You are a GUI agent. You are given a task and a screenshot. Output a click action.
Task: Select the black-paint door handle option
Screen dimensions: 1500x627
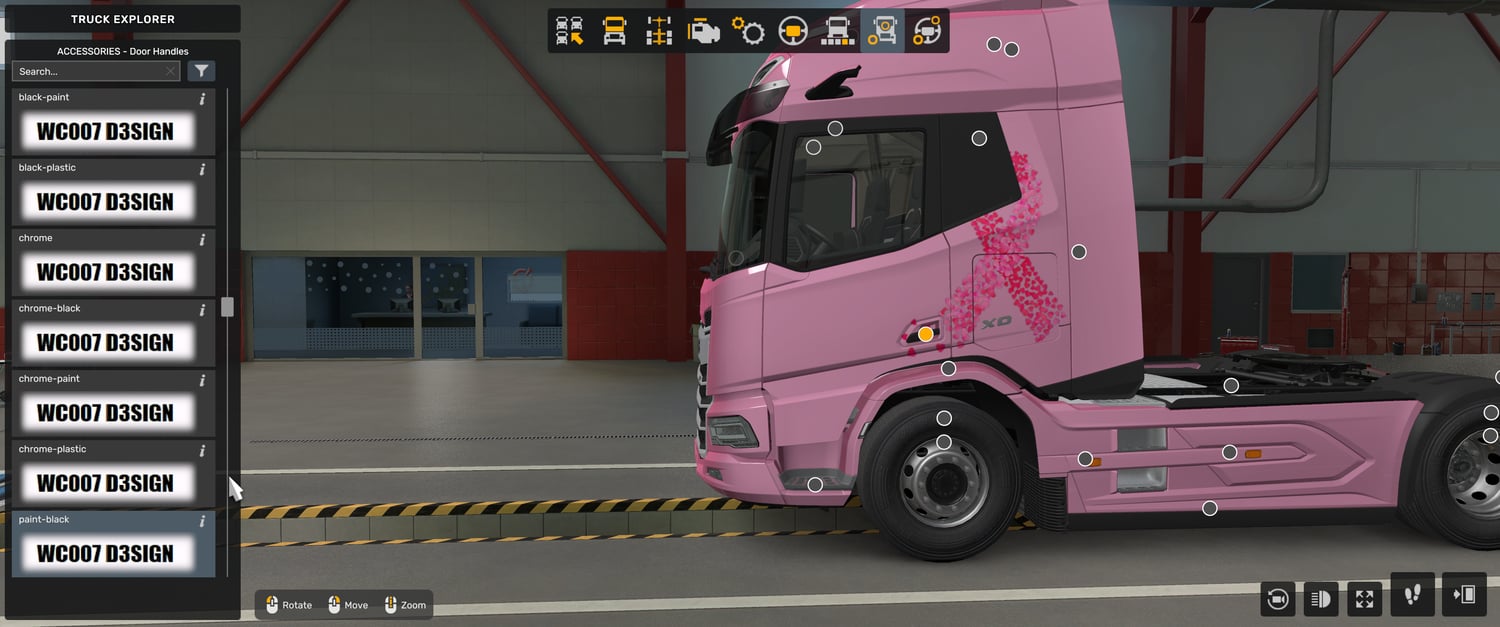[105, 131]
